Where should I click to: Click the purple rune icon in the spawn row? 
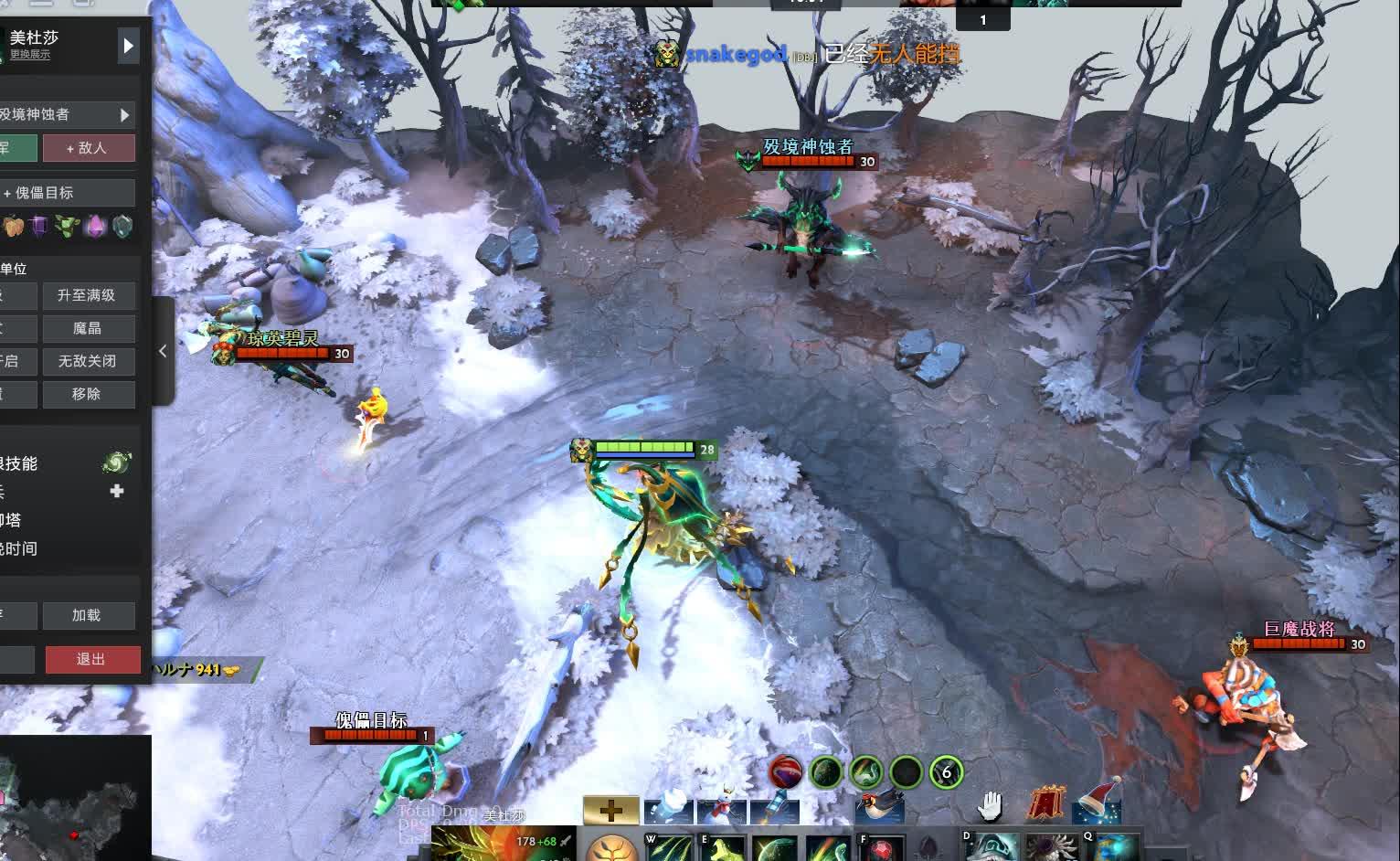pos(39,226)
